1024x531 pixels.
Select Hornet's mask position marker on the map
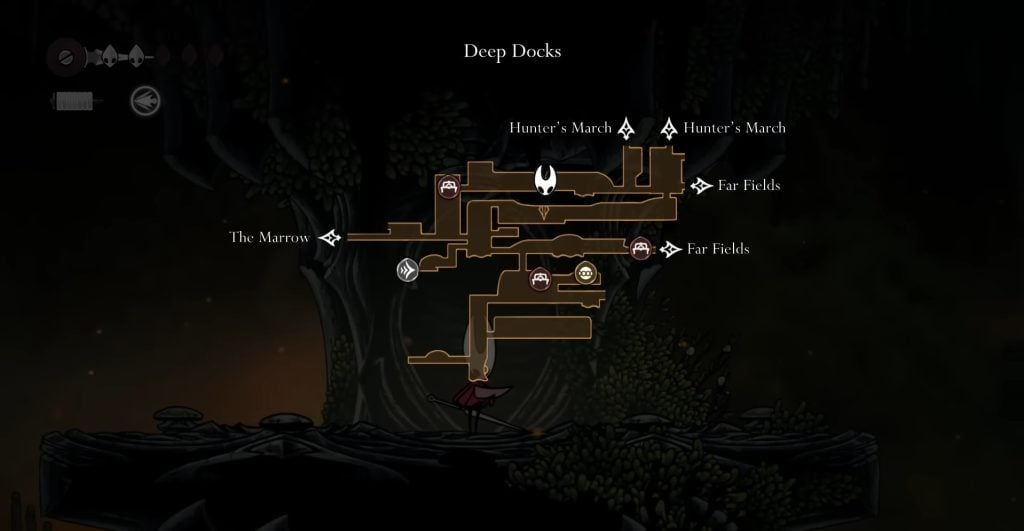(546, 181)
